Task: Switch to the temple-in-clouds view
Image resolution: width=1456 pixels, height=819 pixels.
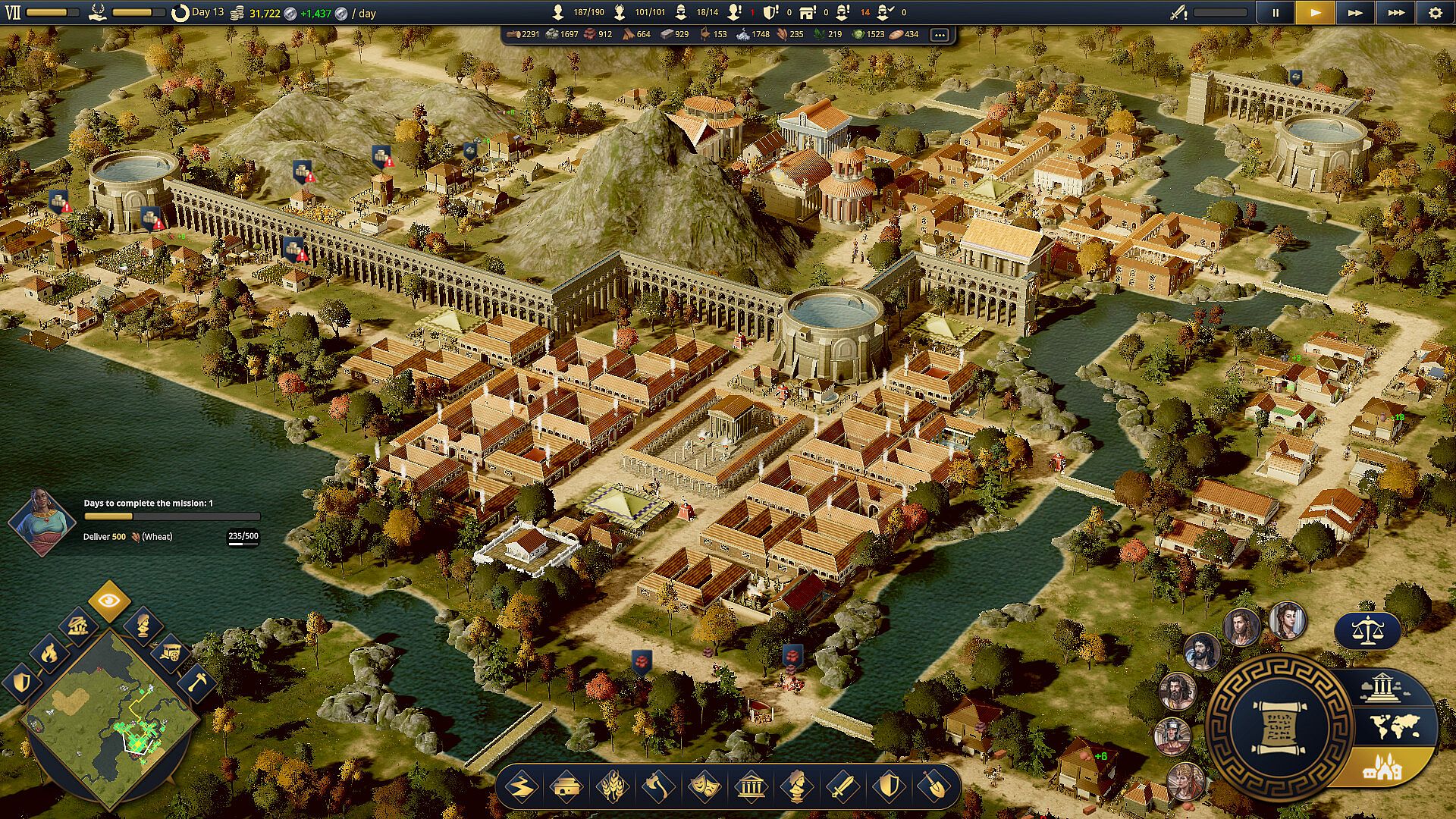Action: click(x=1382, y=688)
